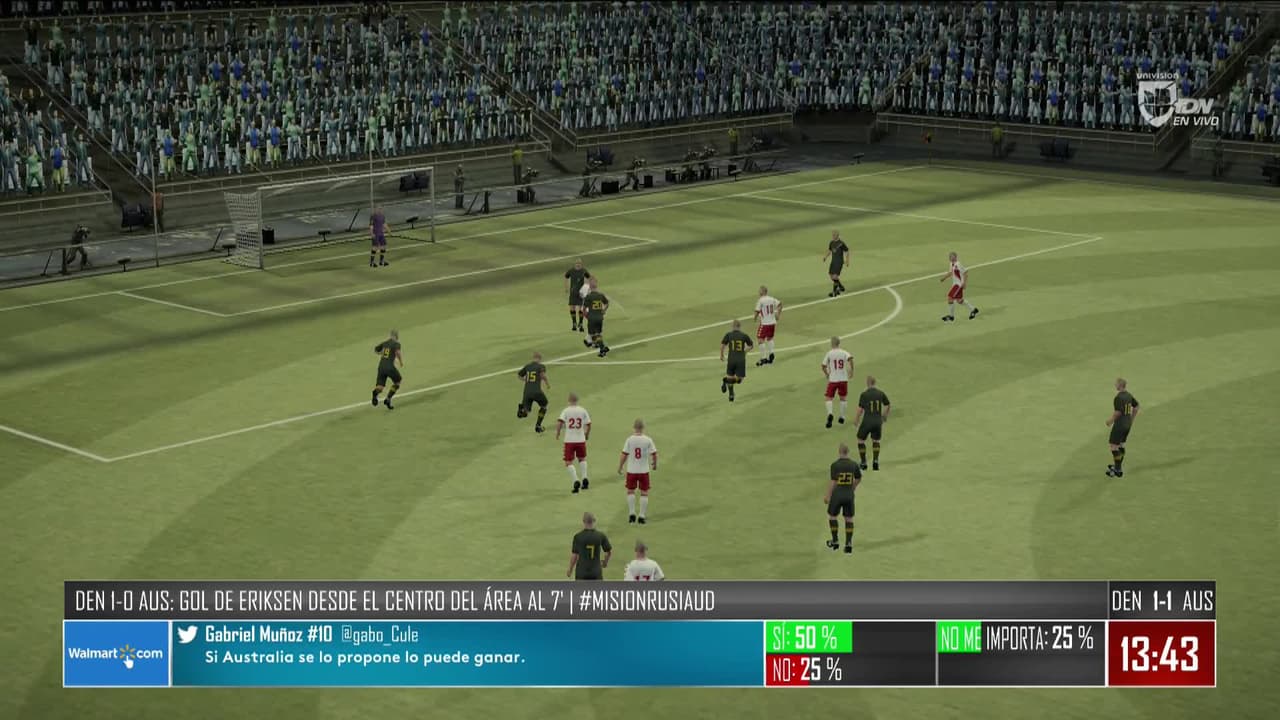Open the Walmart.com sponsor banner
1280x720 pixels.
click(116, 653)
